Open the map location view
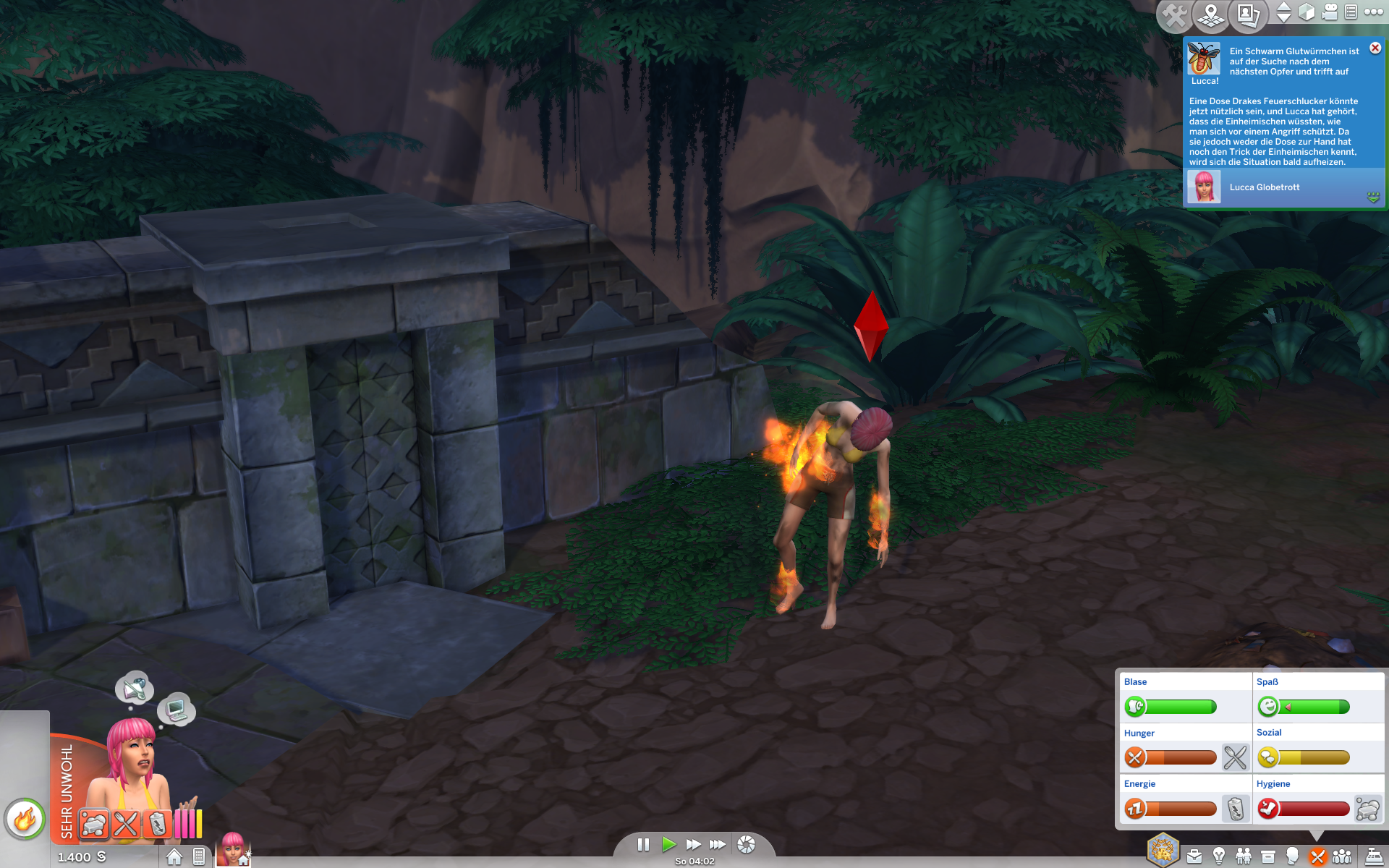 pos(1210,15)
